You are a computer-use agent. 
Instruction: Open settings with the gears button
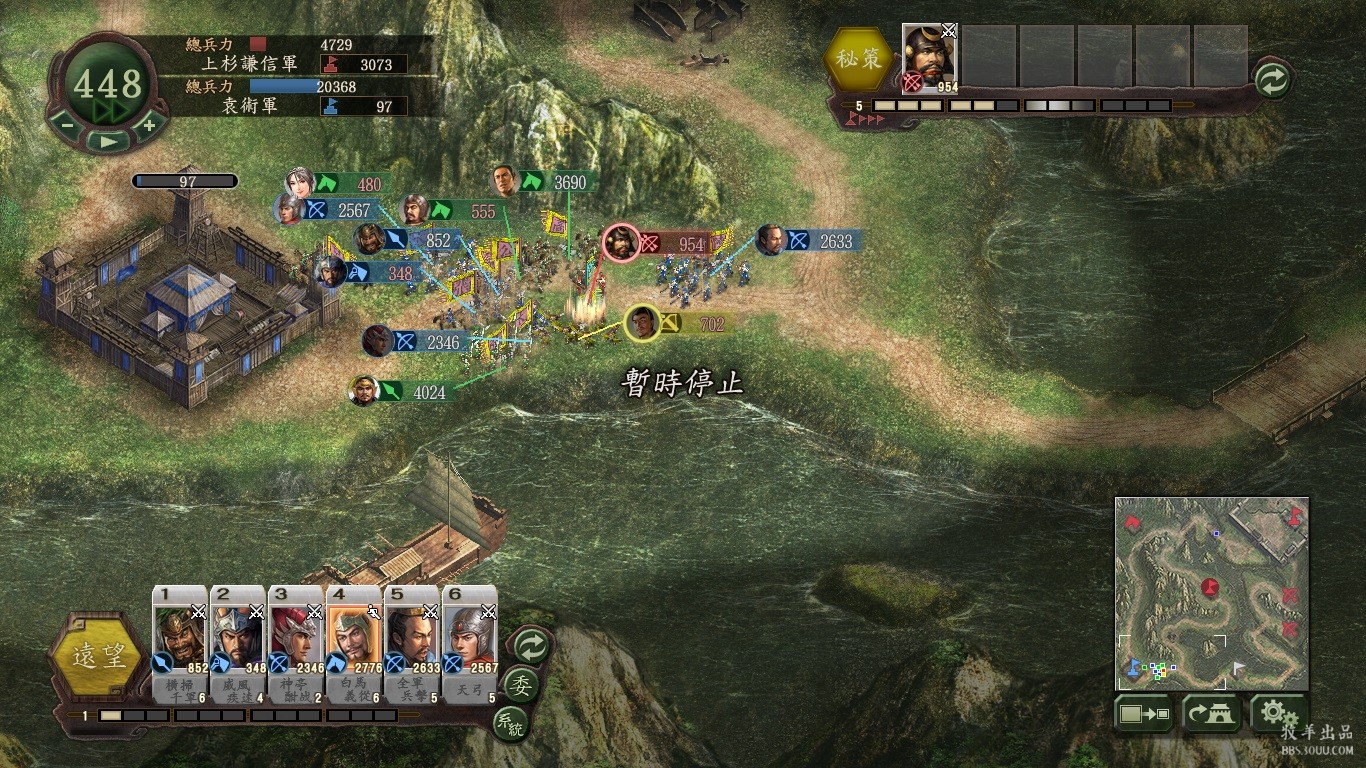1278,714
